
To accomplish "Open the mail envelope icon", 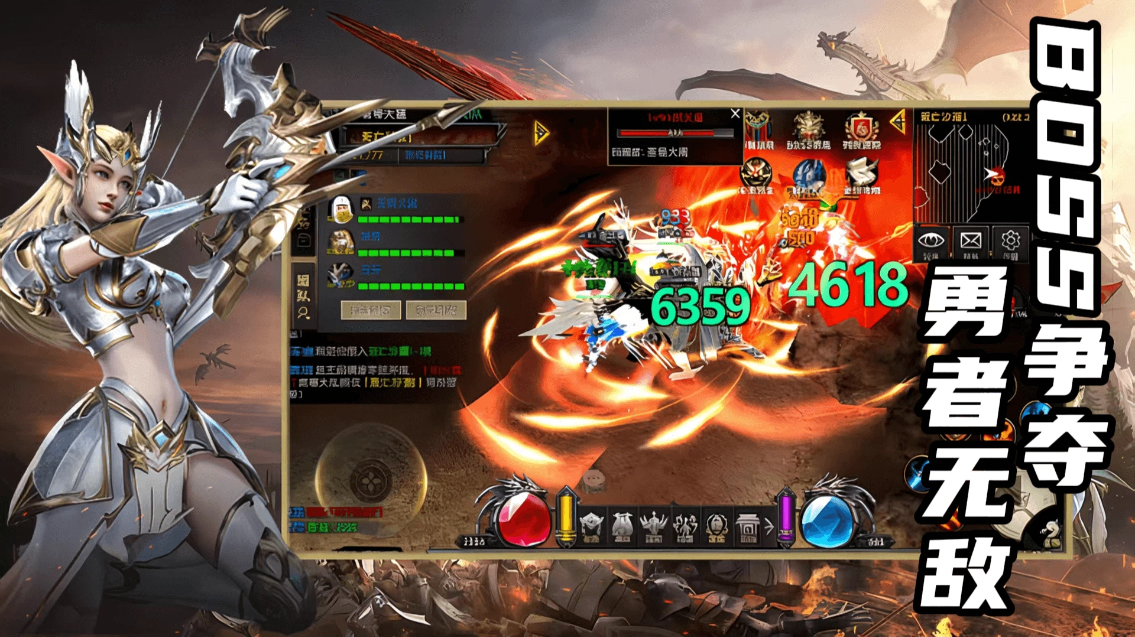I will pyautogui.click(x=971, y=240).
